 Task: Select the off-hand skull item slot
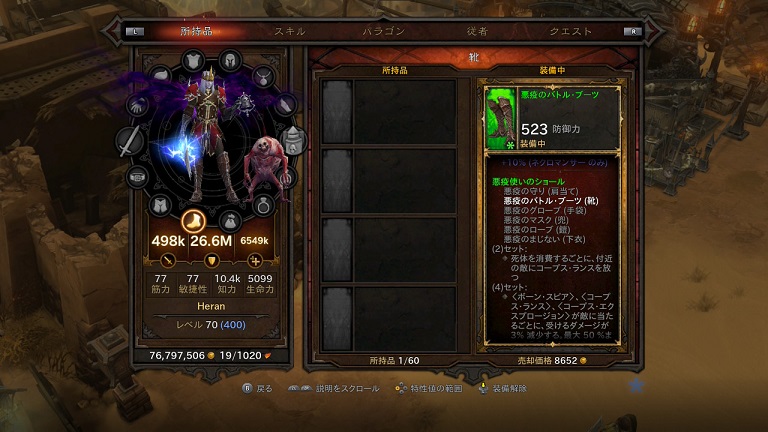[x=293, y=141]
